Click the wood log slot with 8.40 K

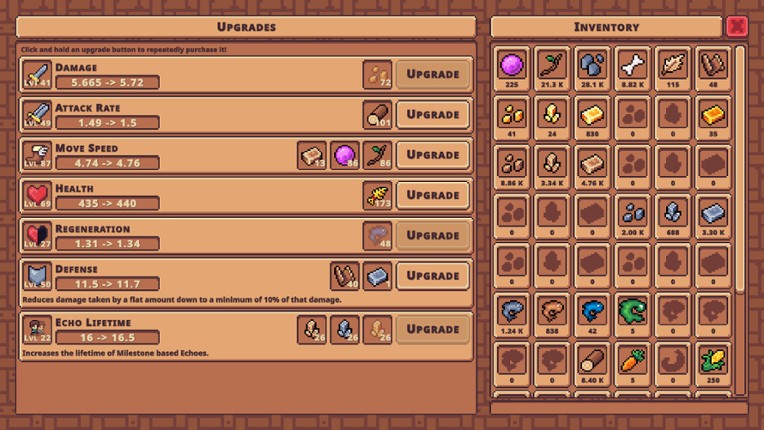click(592, 360)
